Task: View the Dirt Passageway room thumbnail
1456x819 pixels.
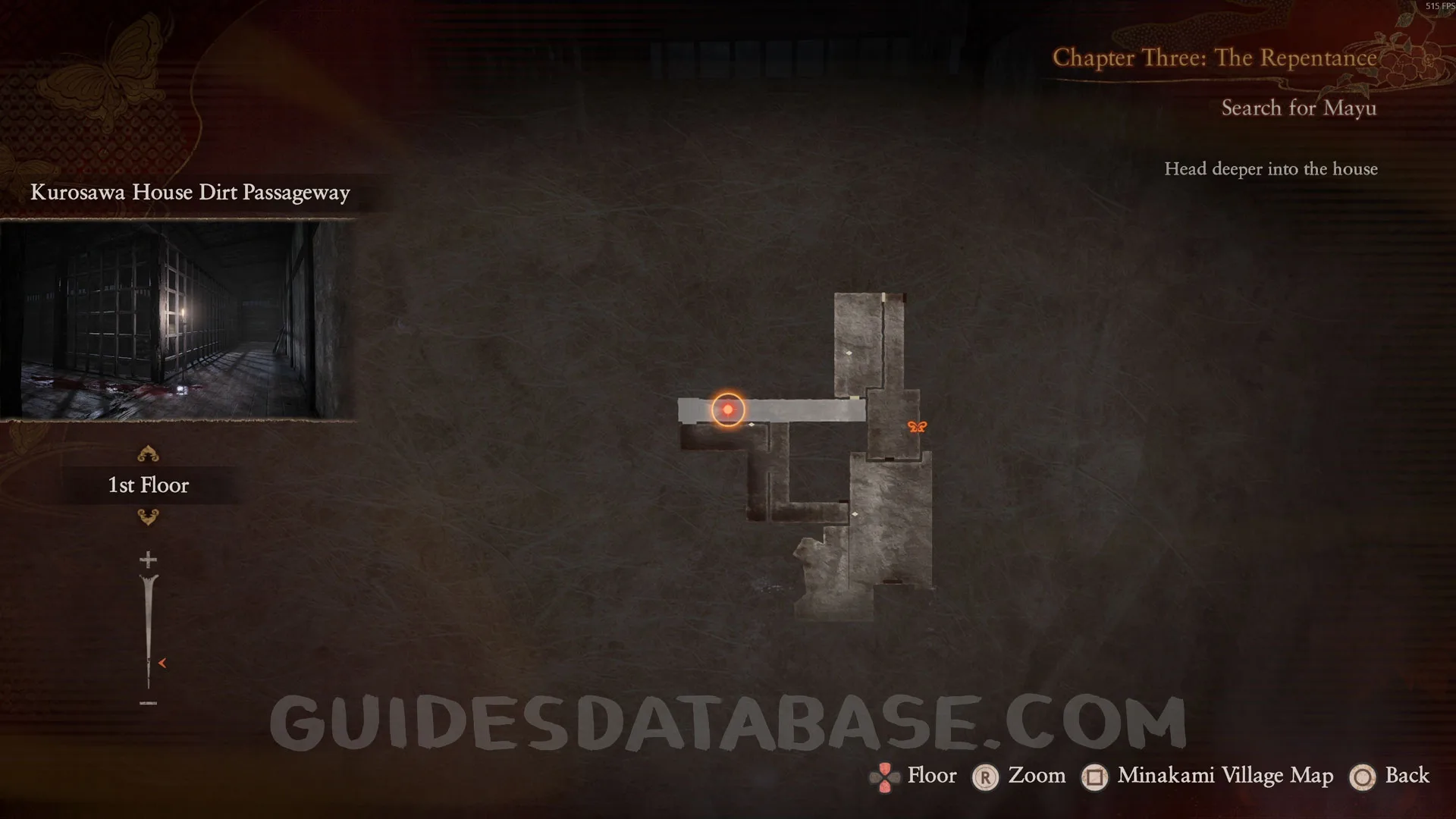Action: point(177,320)
